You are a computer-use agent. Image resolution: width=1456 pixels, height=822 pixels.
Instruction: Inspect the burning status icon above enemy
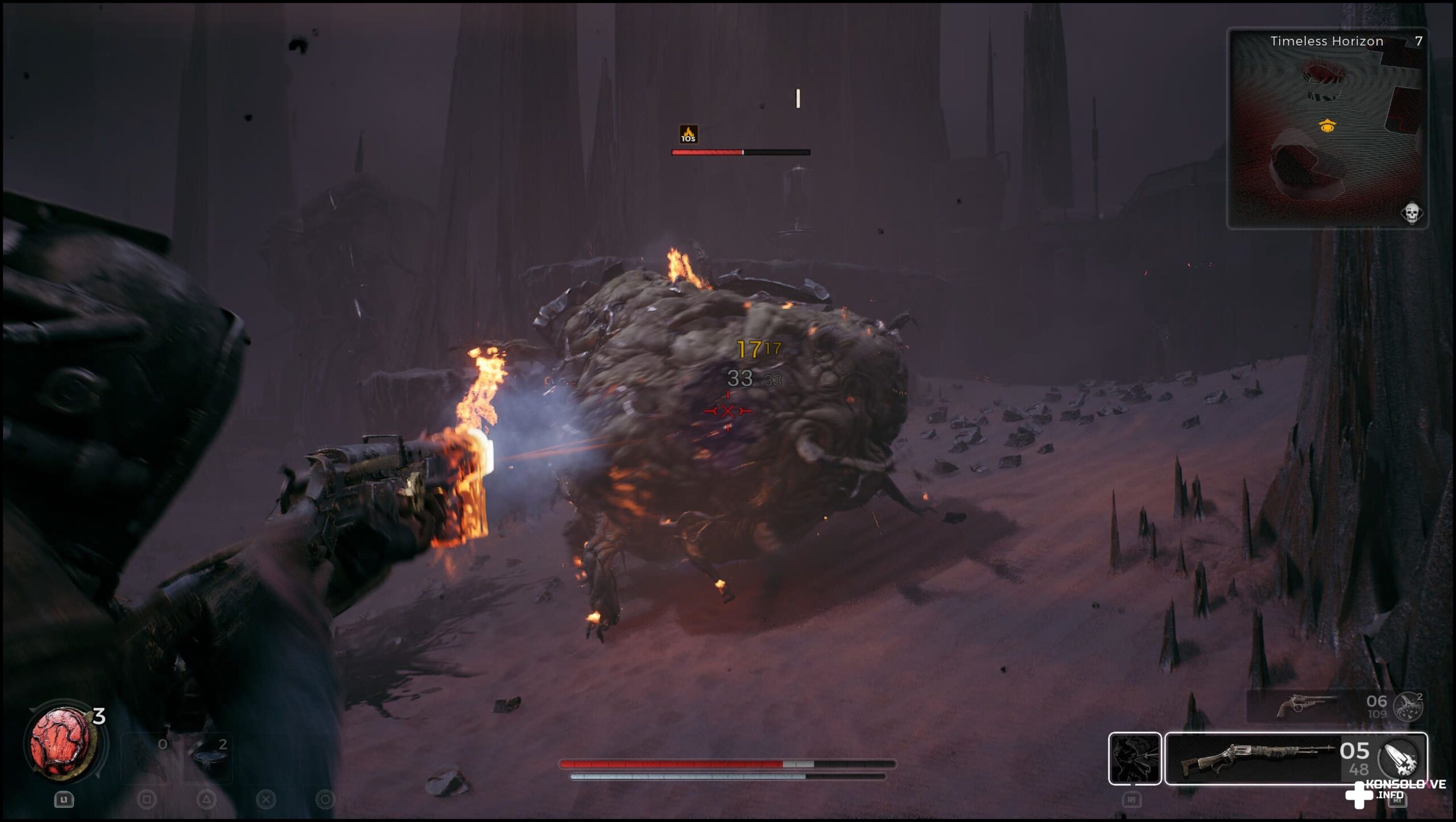(x=688, y=134)
